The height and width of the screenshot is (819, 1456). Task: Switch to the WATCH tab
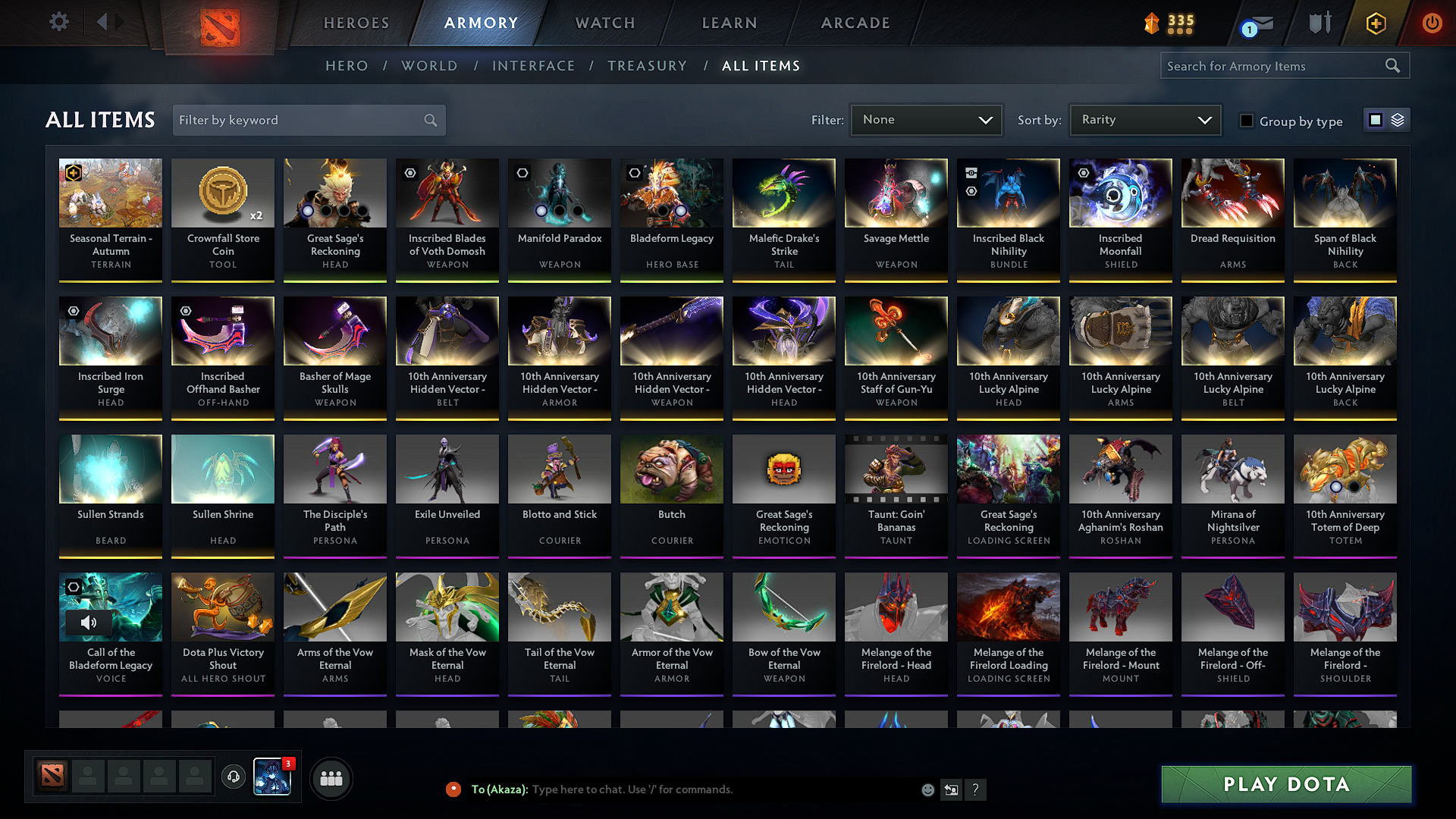pos(604,23)
